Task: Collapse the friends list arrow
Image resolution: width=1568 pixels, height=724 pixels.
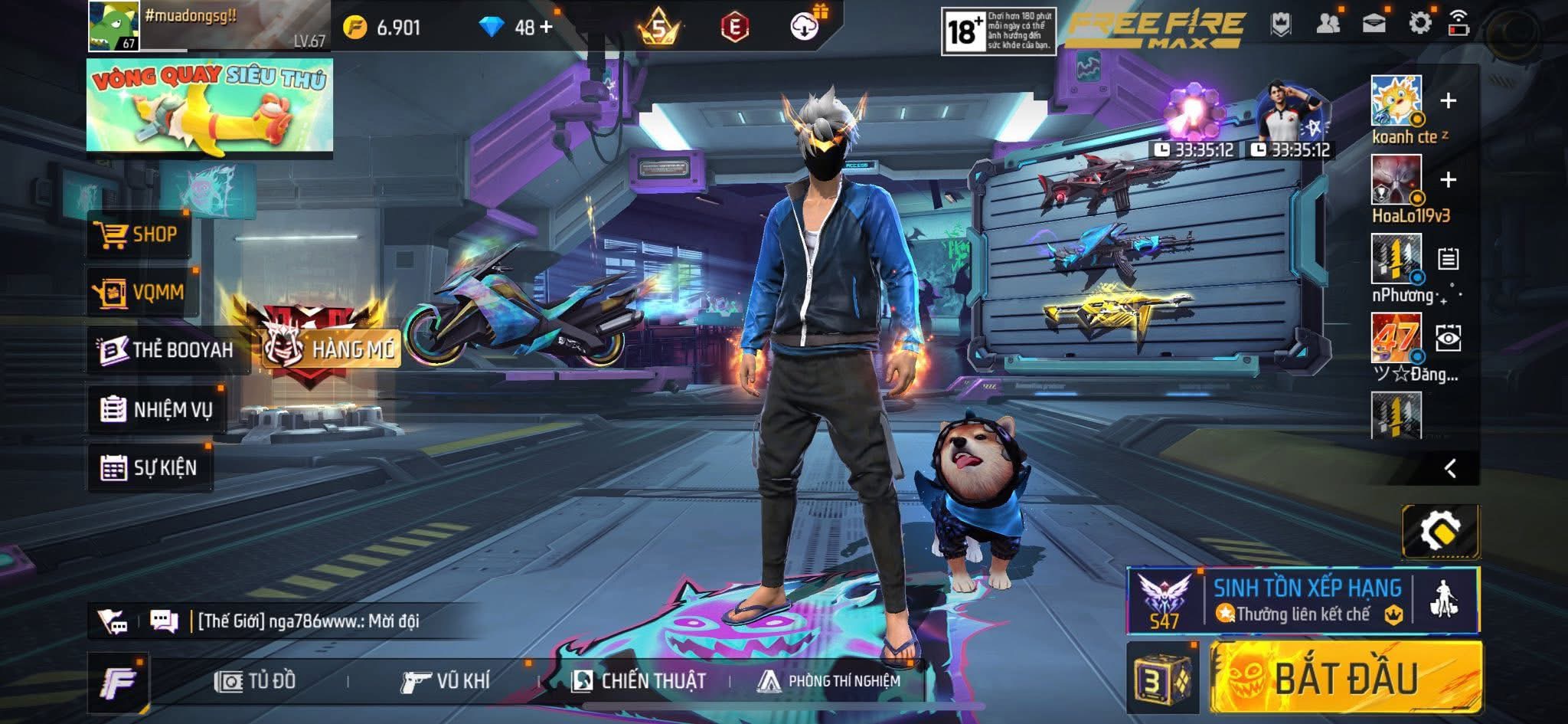Action: point(1450,468)
